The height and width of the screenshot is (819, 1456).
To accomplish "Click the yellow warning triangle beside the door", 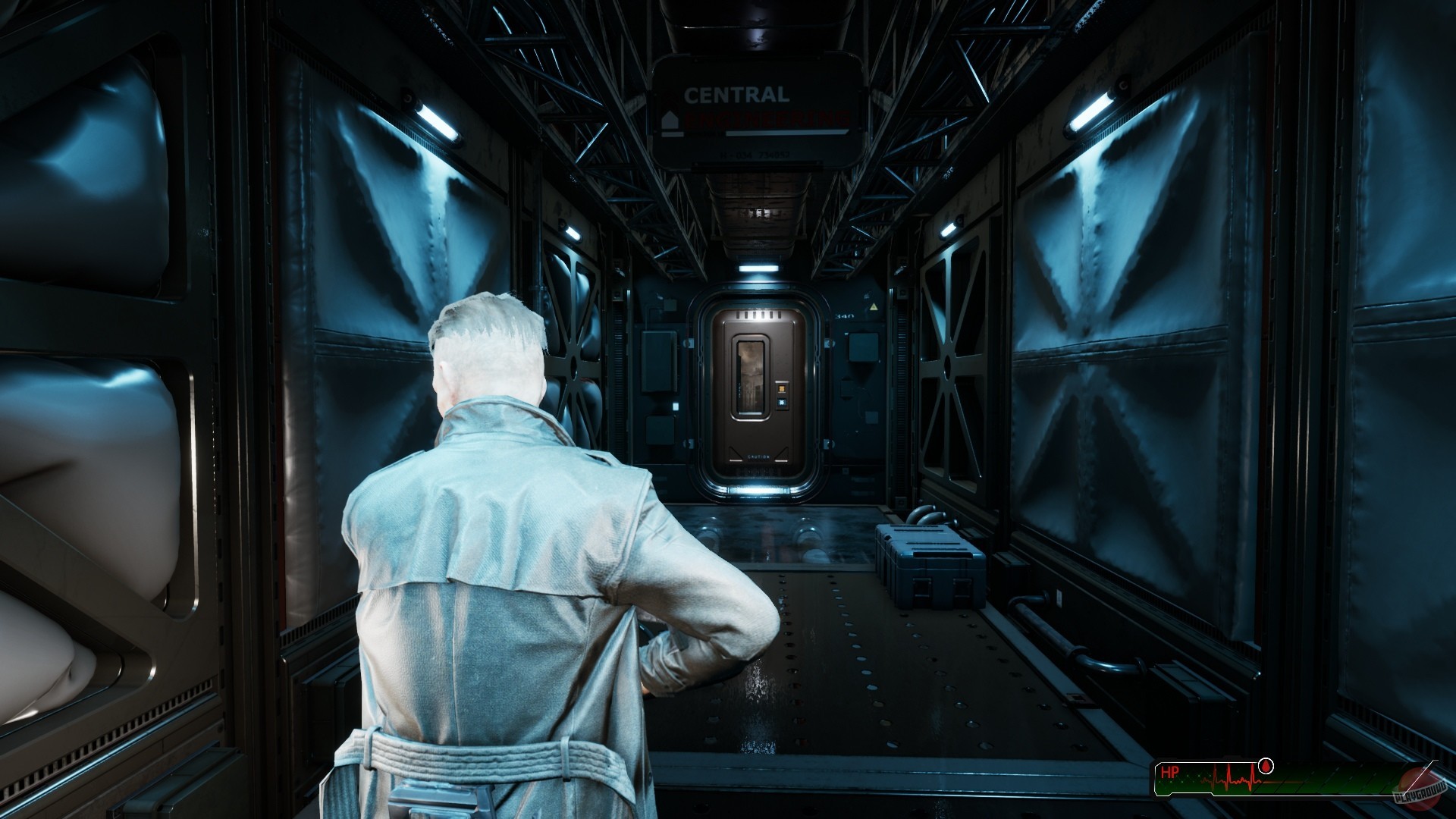I will point(873,306).
